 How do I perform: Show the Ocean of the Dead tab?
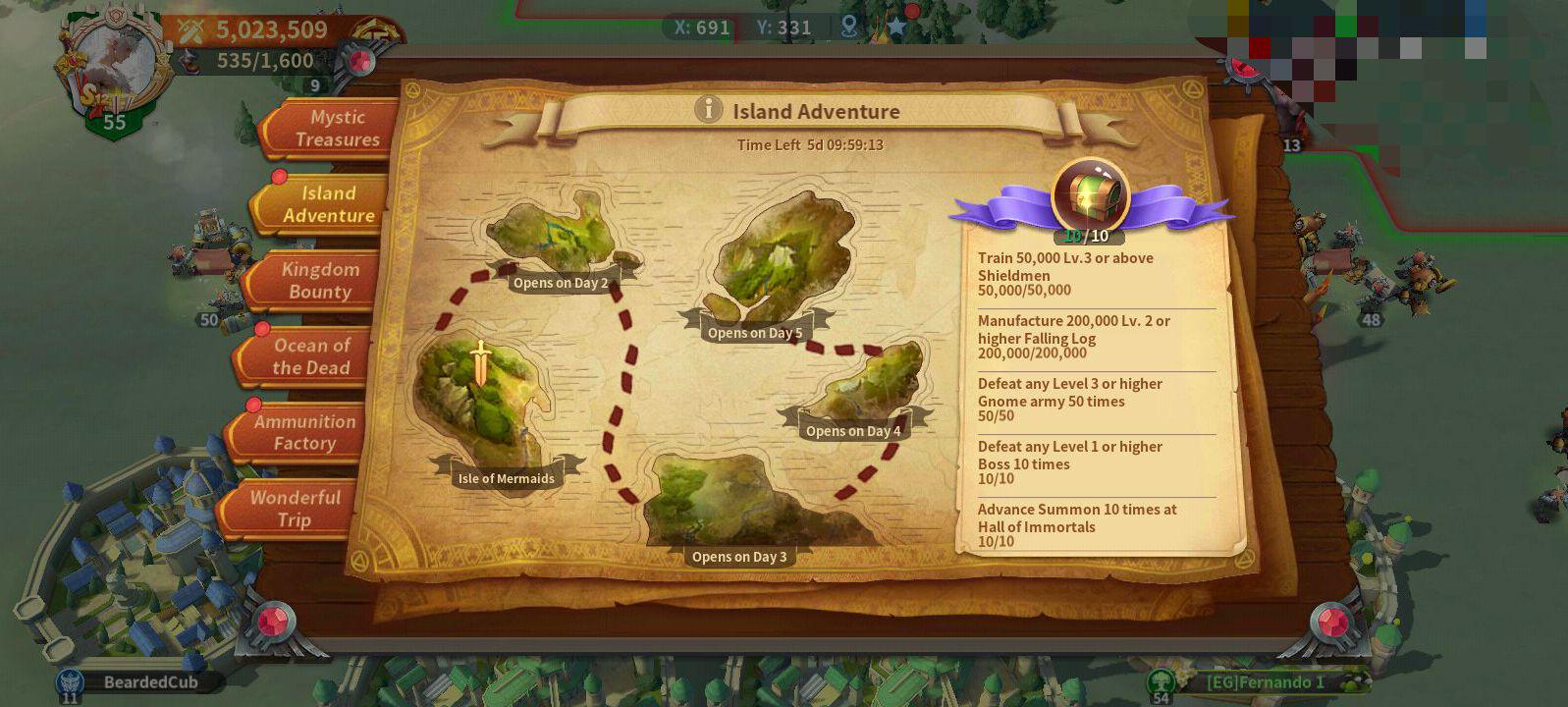307,356
